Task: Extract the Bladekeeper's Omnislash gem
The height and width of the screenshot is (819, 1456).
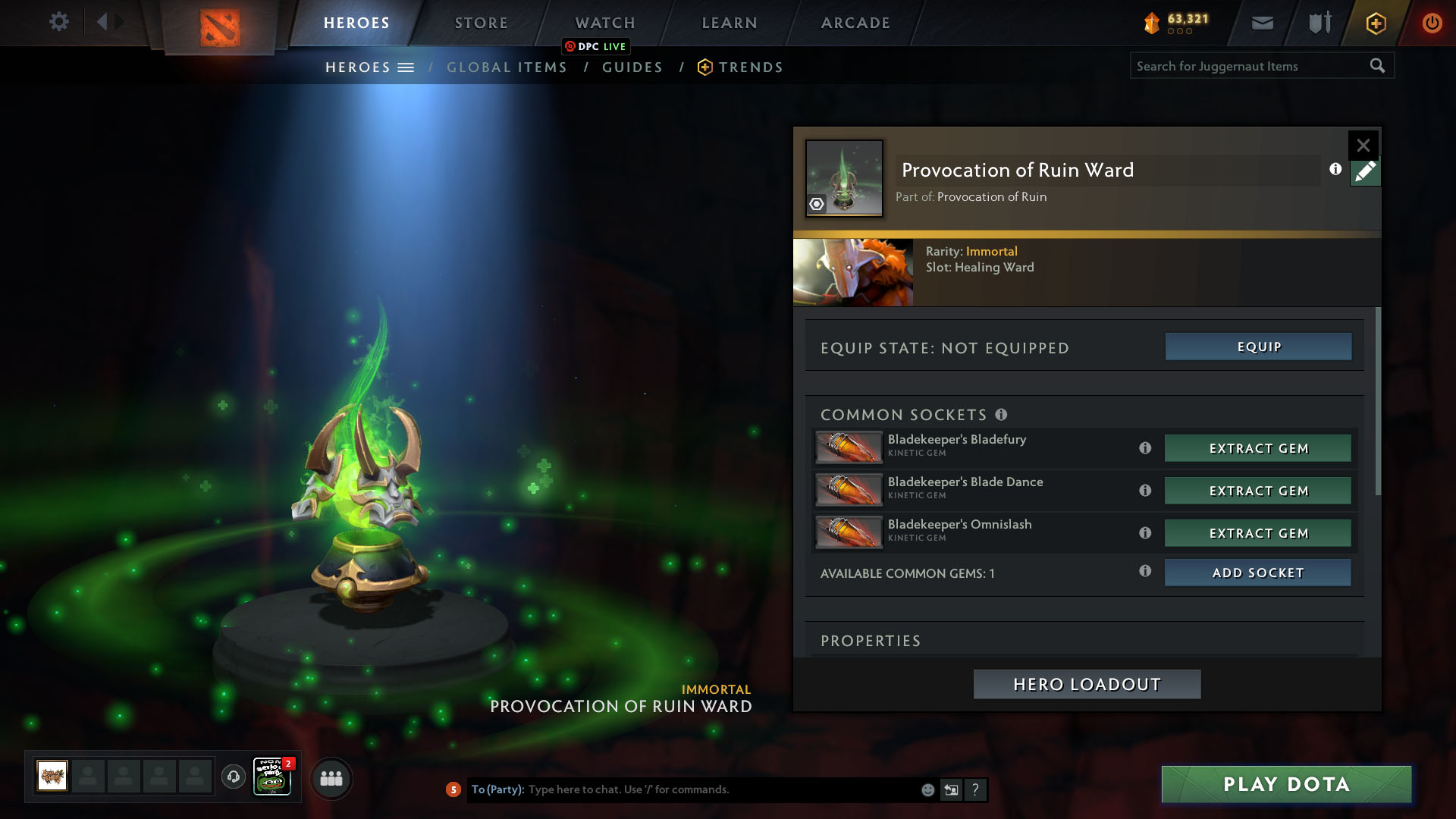Action: pos(1258,533)
